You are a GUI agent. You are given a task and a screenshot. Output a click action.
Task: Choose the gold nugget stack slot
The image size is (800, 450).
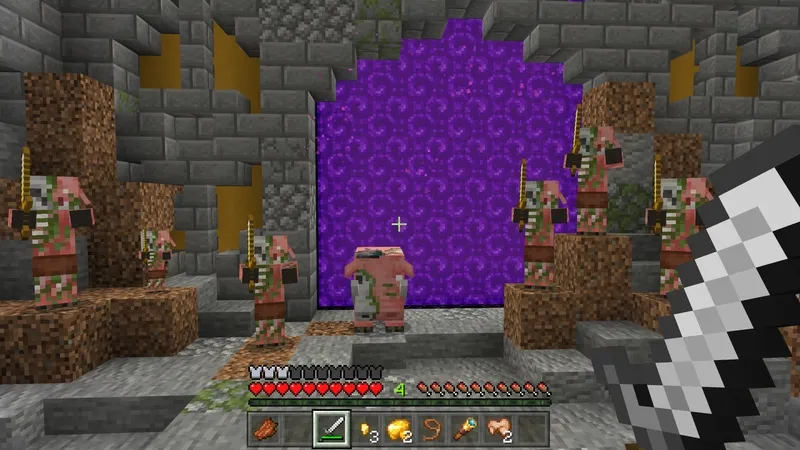tap(364, 430)
